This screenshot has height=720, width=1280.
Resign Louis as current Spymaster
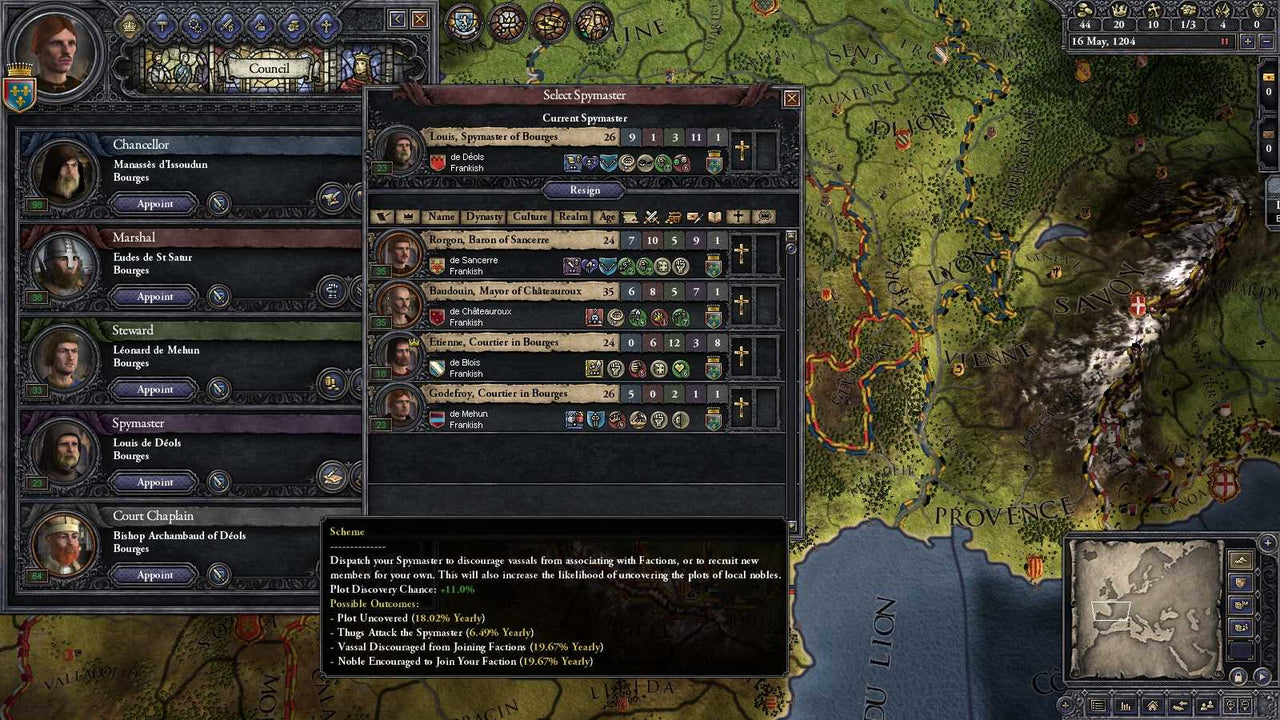[584, 191]
